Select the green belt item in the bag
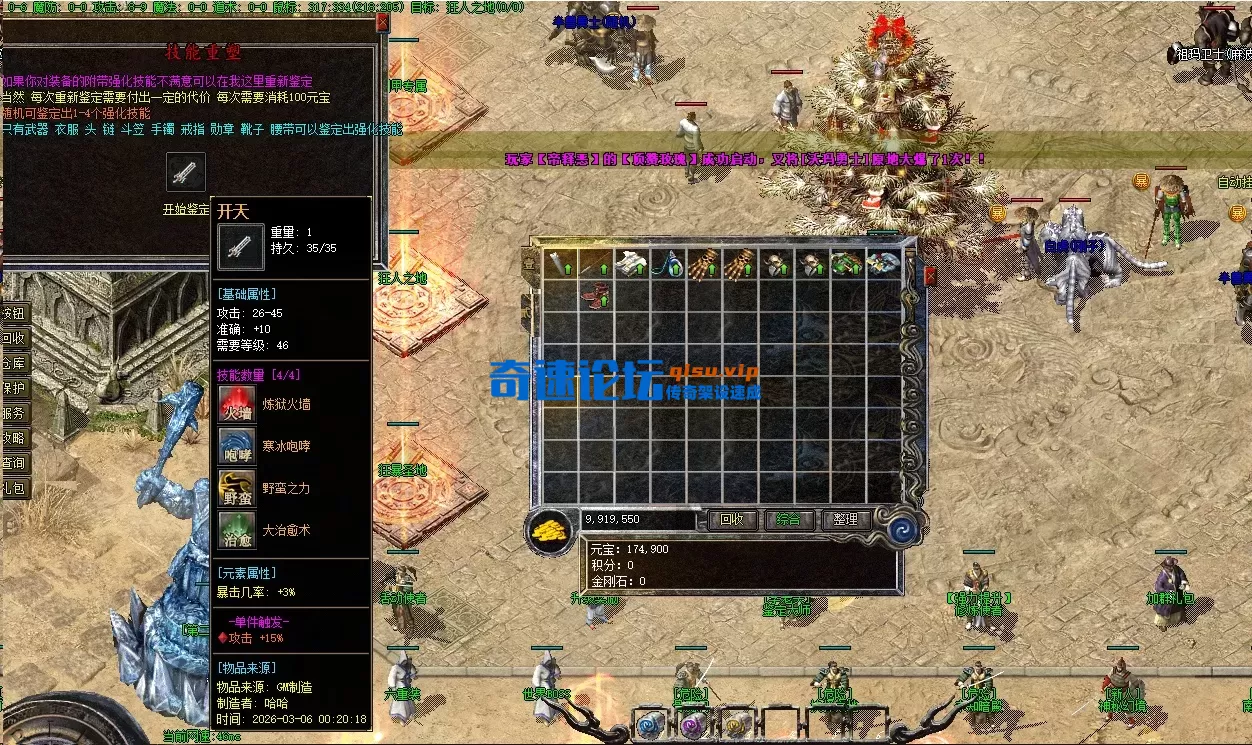 pos(847,264)
